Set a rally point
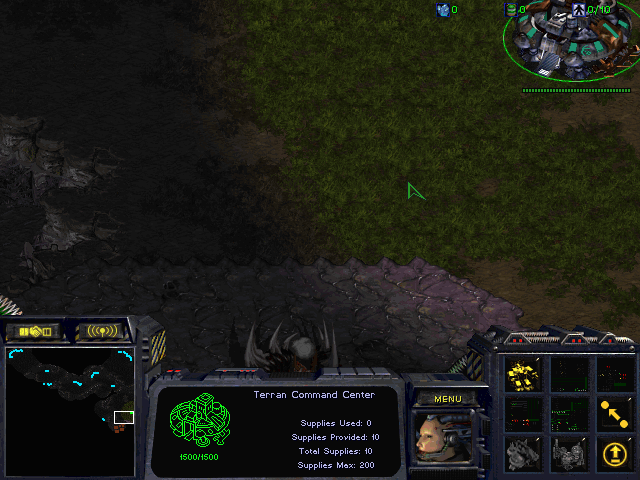Viewport: 640px width, 480px height. coord(613,412)
